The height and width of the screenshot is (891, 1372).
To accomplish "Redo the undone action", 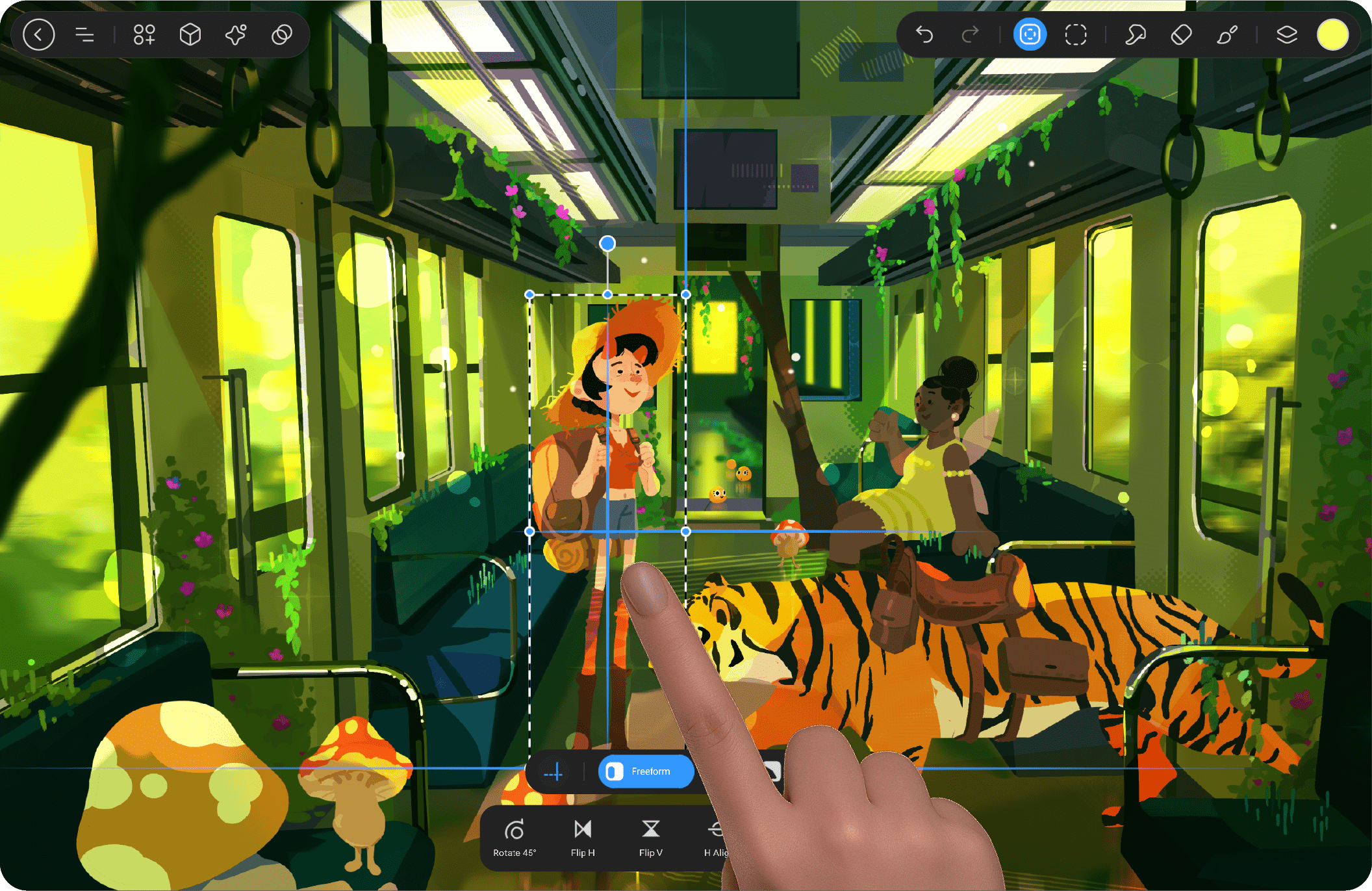I will (970, 34).
